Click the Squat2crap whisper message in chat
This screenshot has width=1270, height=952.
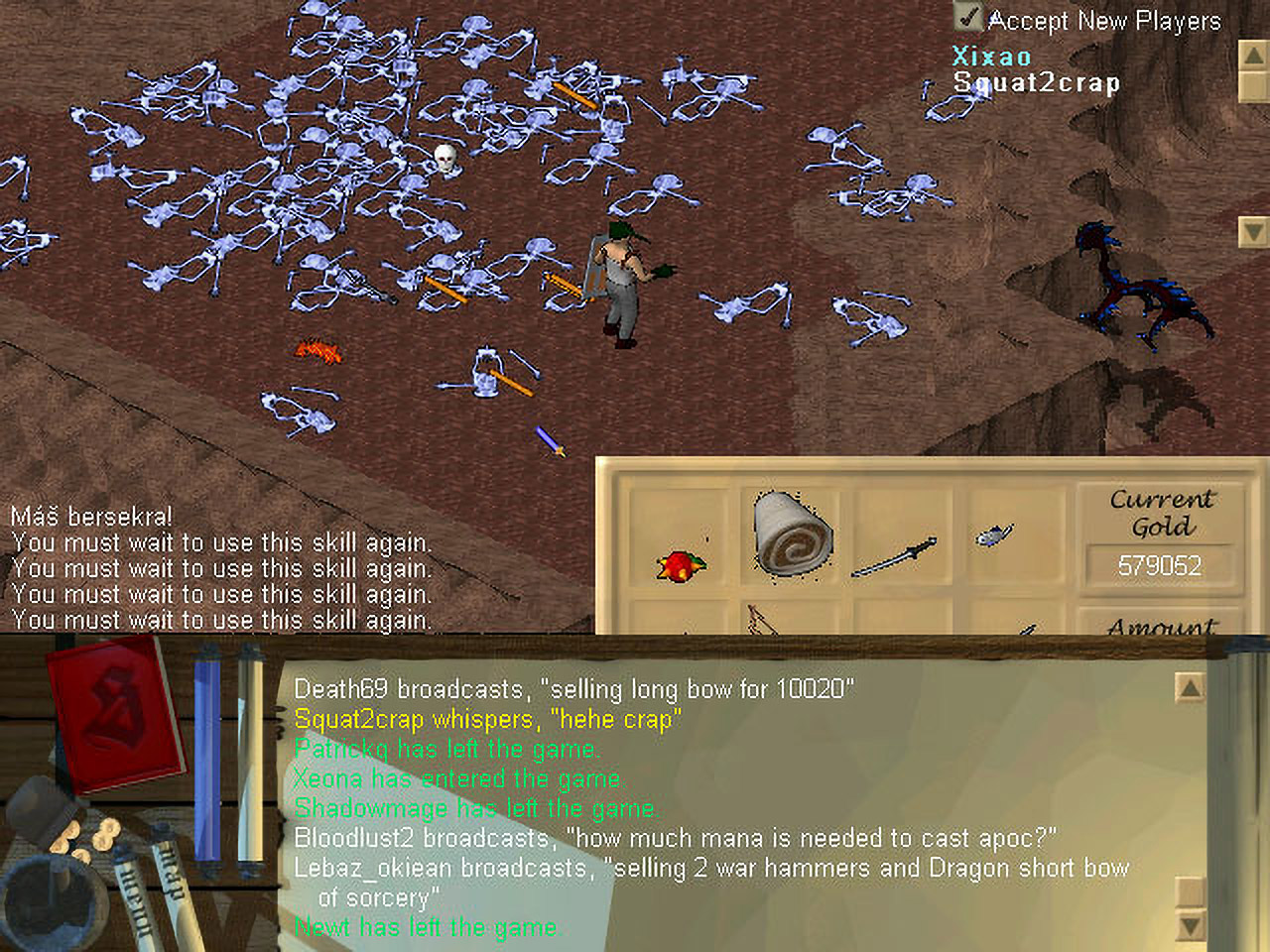[487, 719]
